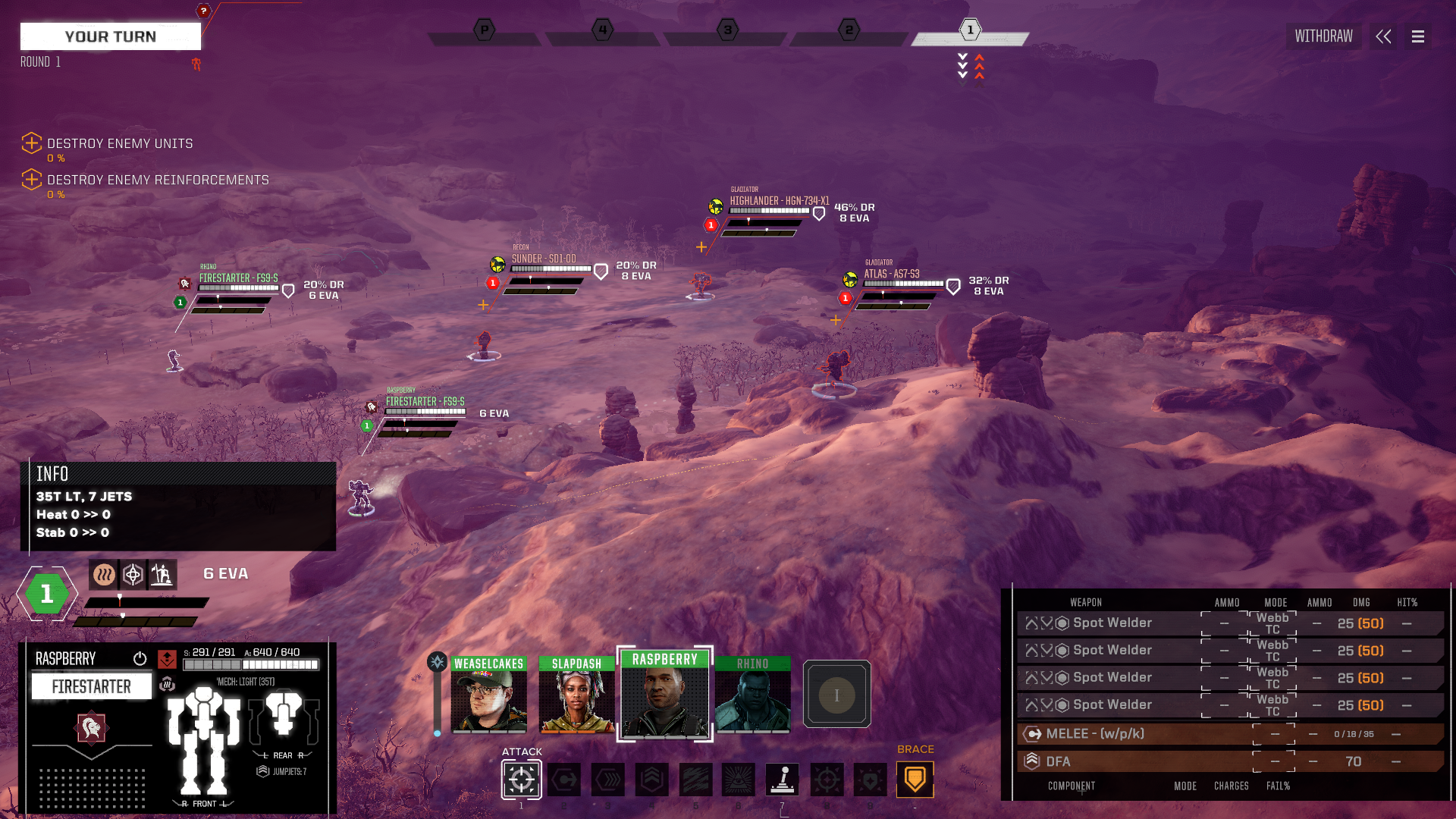Select pilot Slapdash portrait
1456x819 pixels.
point(576,695)
